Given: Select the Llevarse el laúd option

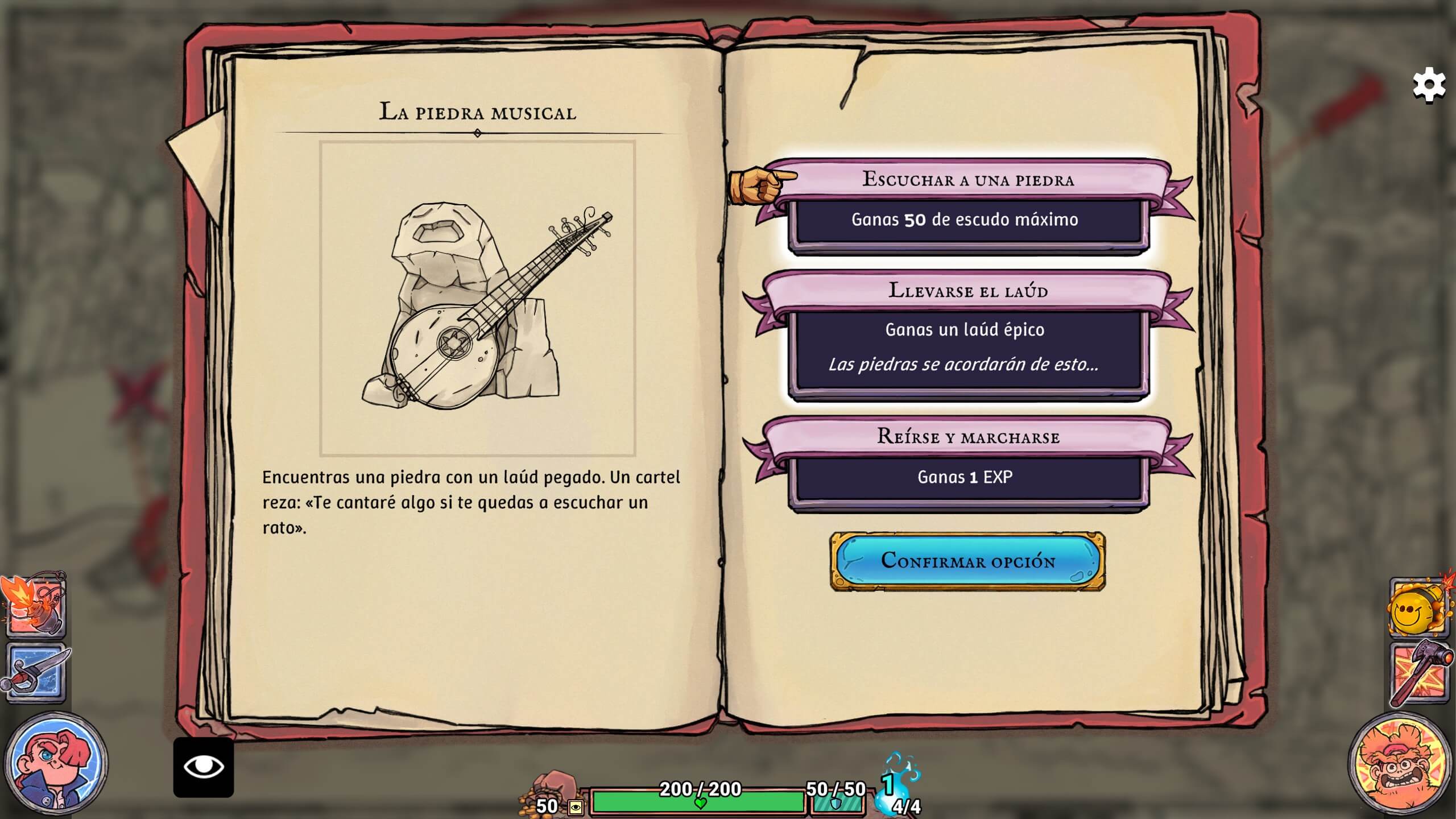Looking at the screenshot, I should (967, 337).
